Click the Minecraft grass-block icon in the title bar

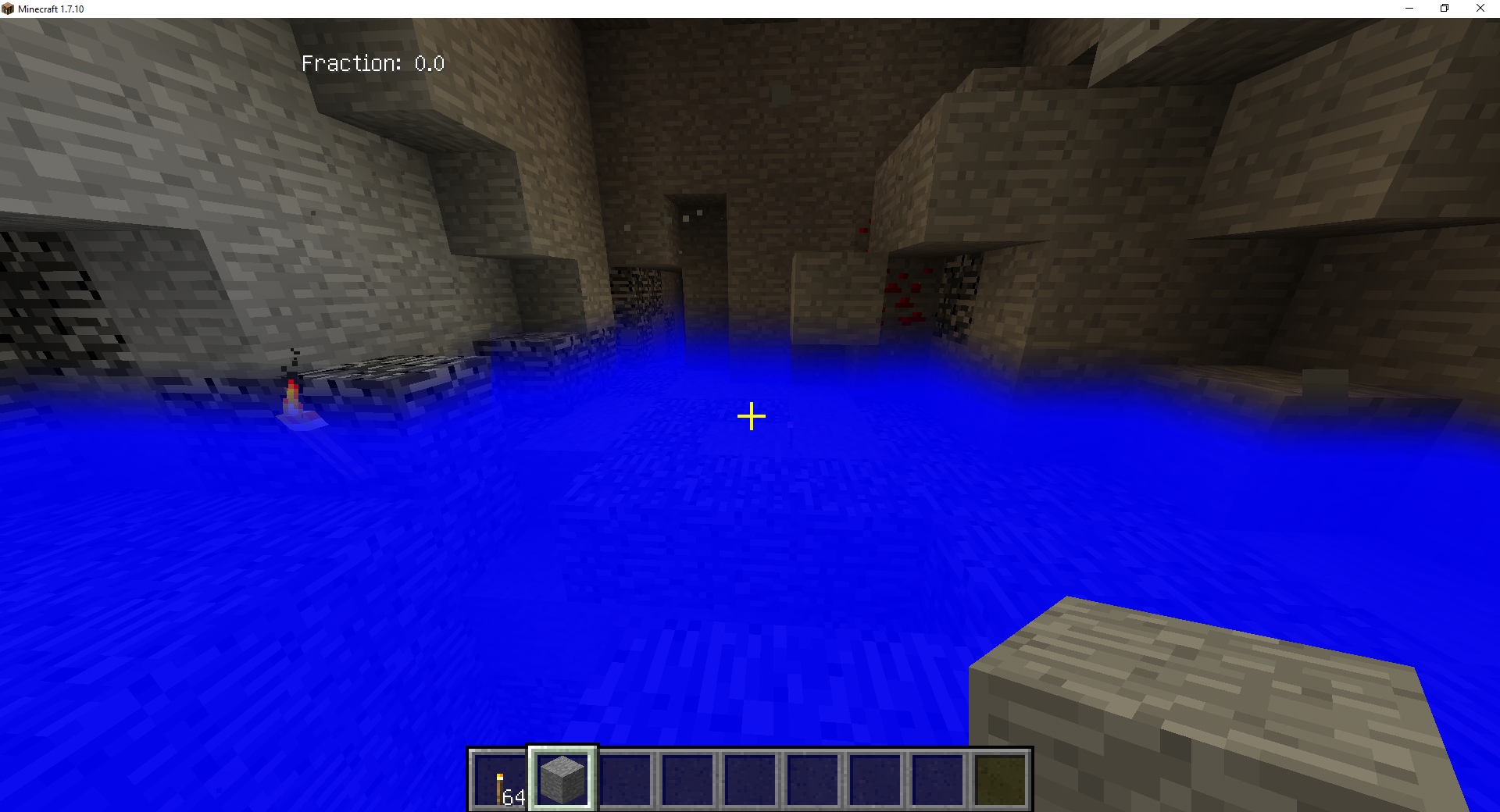pos(8,8)
